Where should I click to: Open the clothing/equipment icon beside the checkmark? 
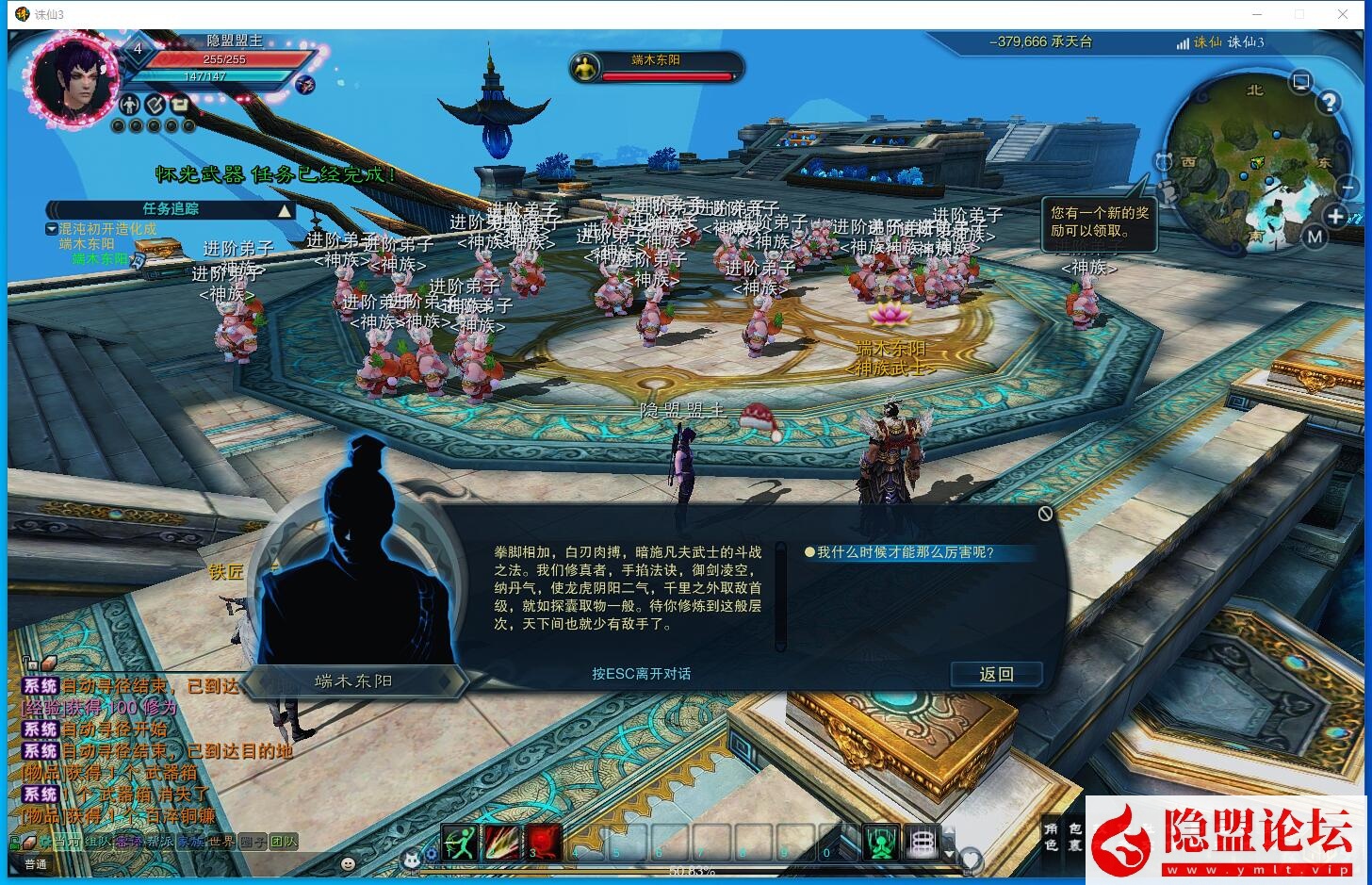179,104
